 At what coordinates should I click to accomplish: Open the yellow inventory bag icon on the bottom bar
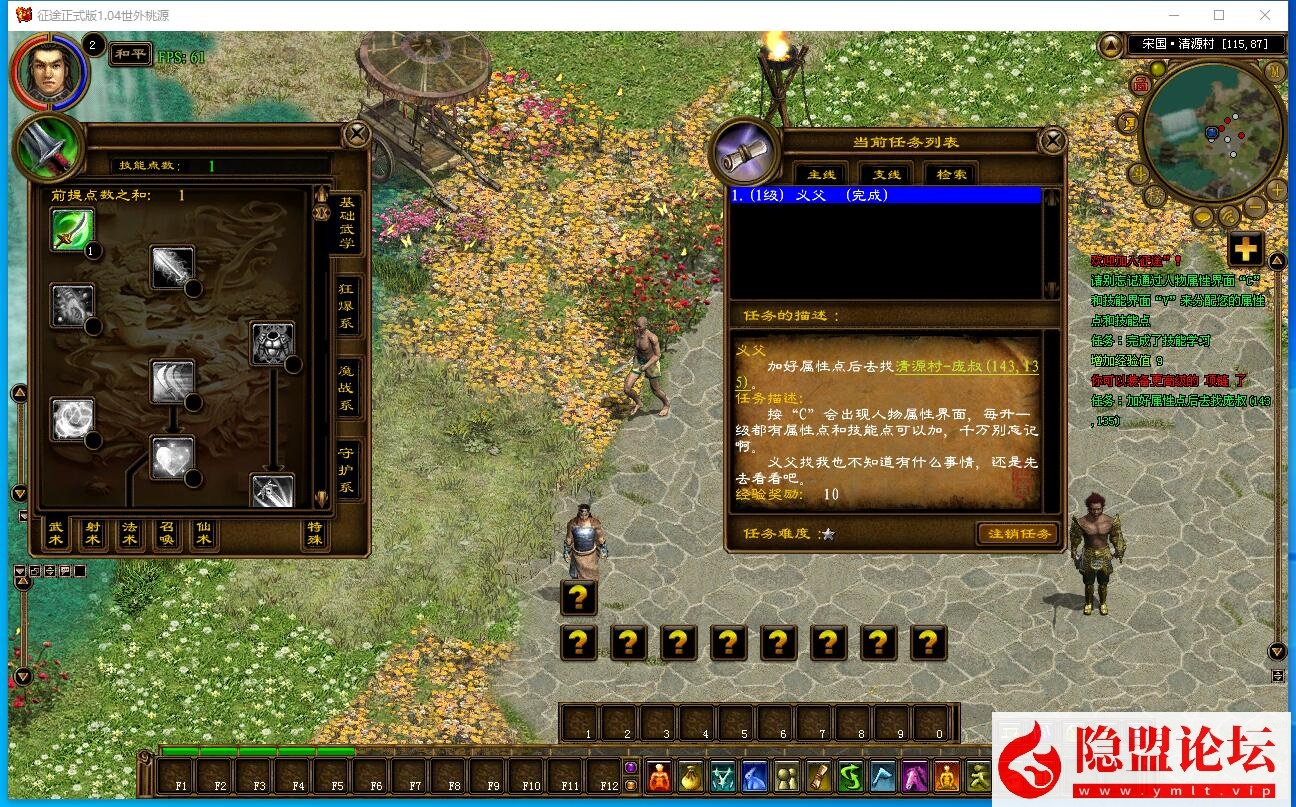[x=690, y=780]
